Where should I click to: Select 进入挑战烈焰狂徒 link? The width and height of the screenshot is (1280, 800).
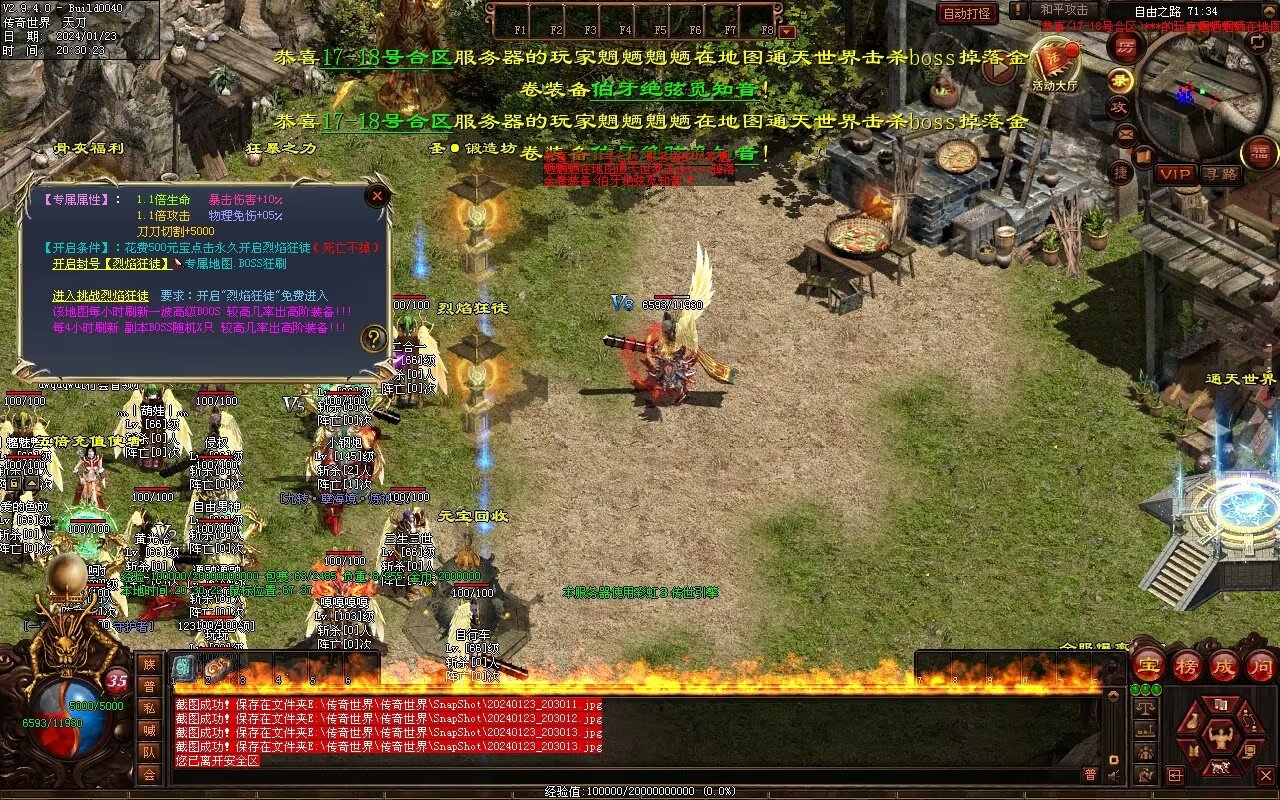click(x=100, y=296)
